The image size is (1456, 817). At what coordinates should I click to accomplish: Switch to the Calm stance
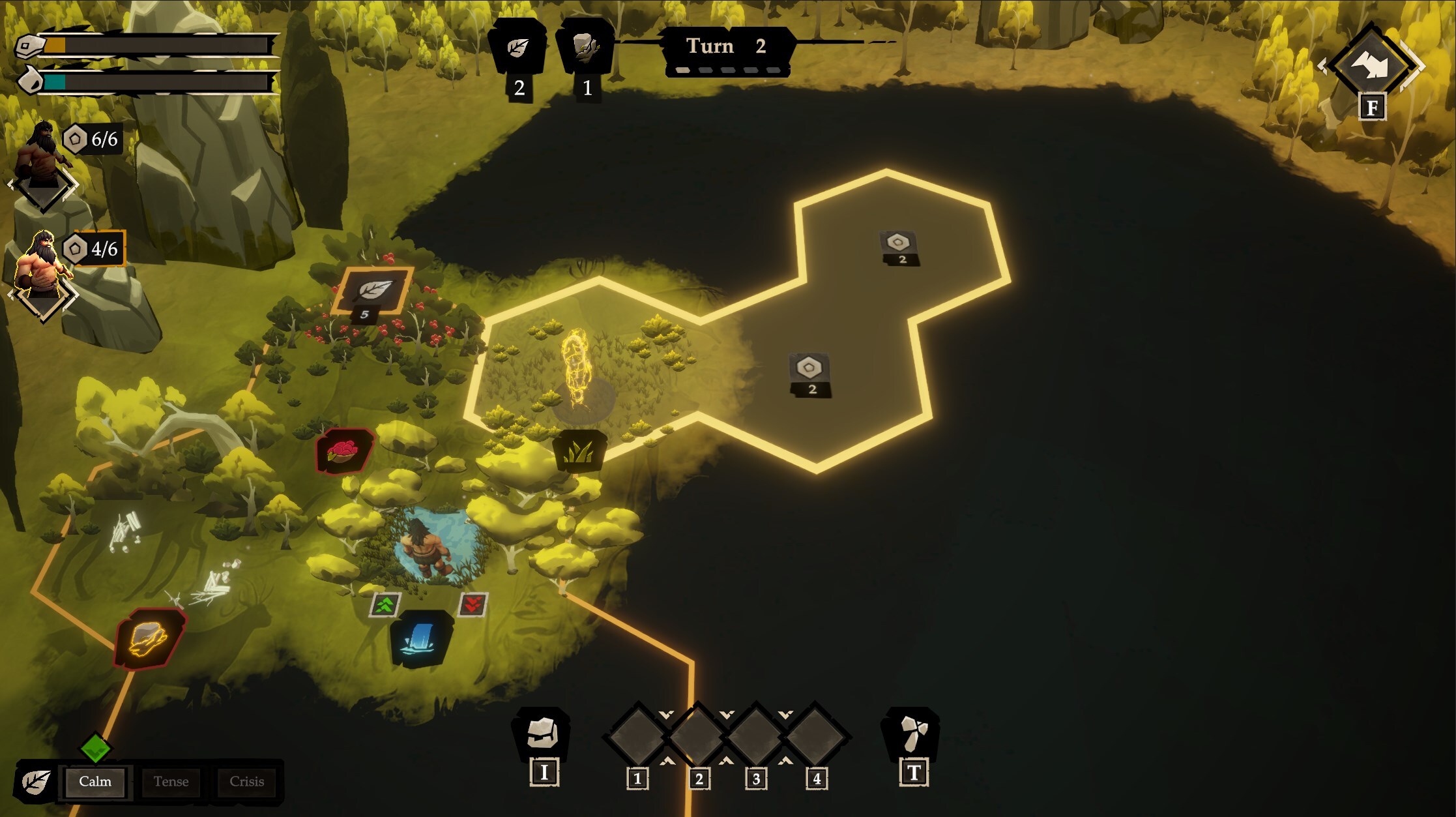pos(95,781)
